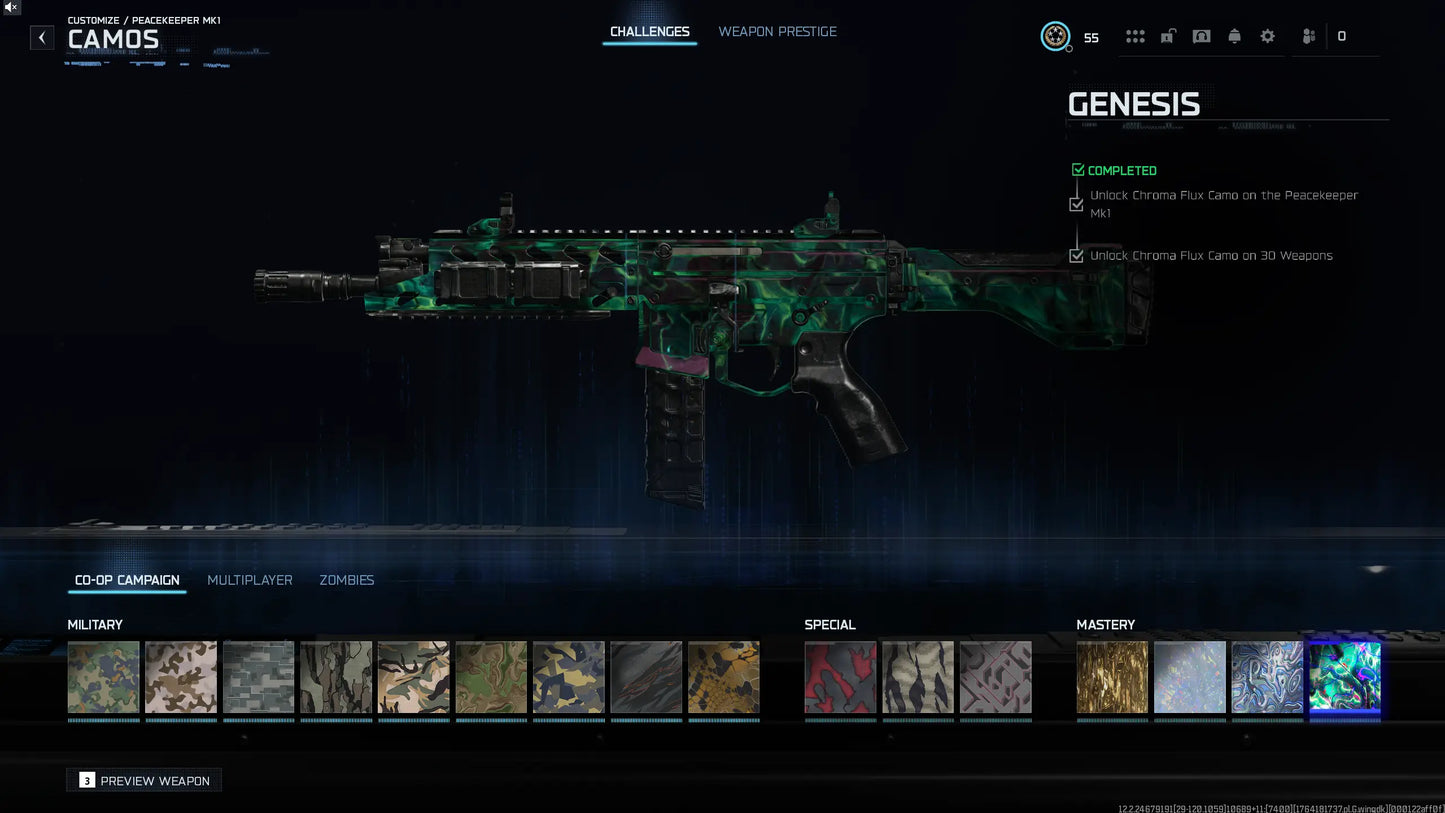The height and width of the screenshot is (813, 1445).
Task: Toggle the COMPLETED checkmark for Genesis challenge
Action: tap(1078, 169)
